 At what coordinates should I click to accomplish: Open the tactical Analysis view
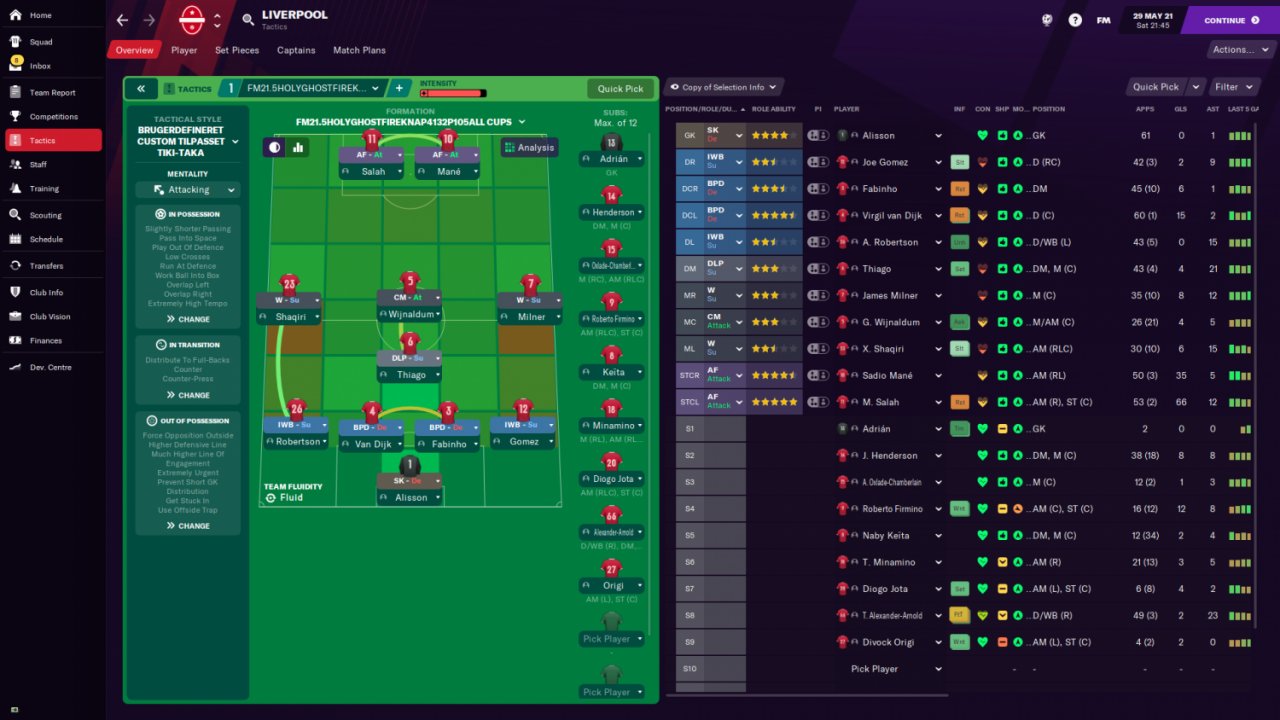pos(529,147)
